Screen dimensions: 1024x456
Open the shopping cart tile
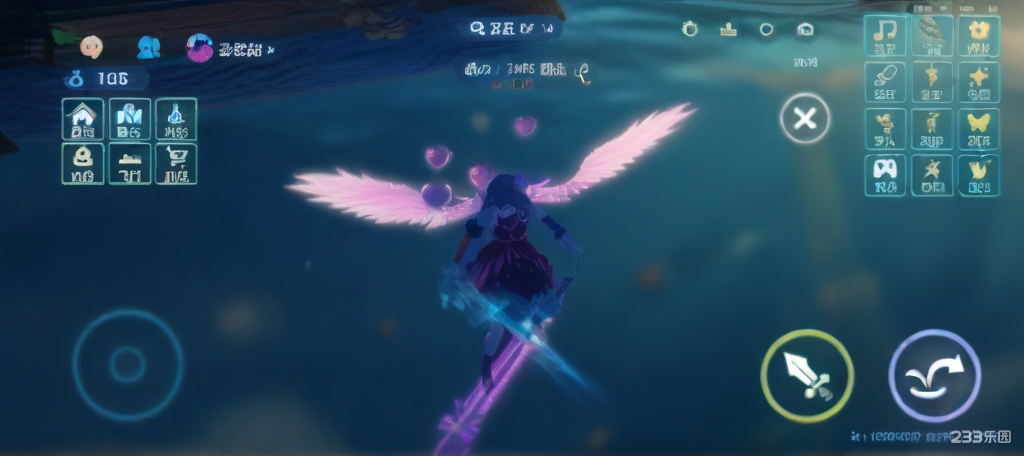pyautogui.click(x=176, y=164)
